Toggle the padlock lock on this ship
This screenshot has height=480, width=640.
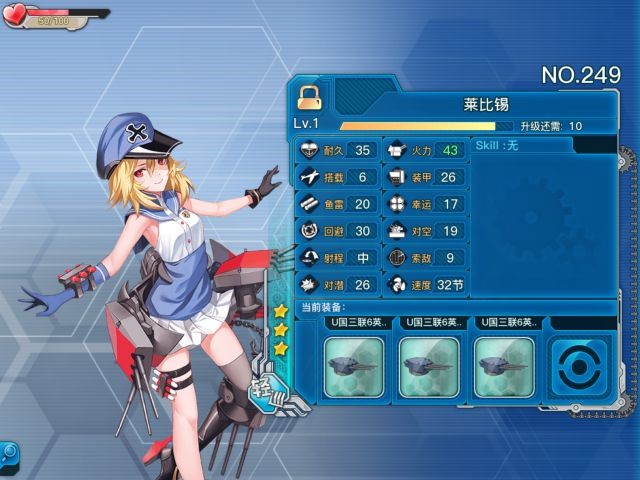[307, 96]
